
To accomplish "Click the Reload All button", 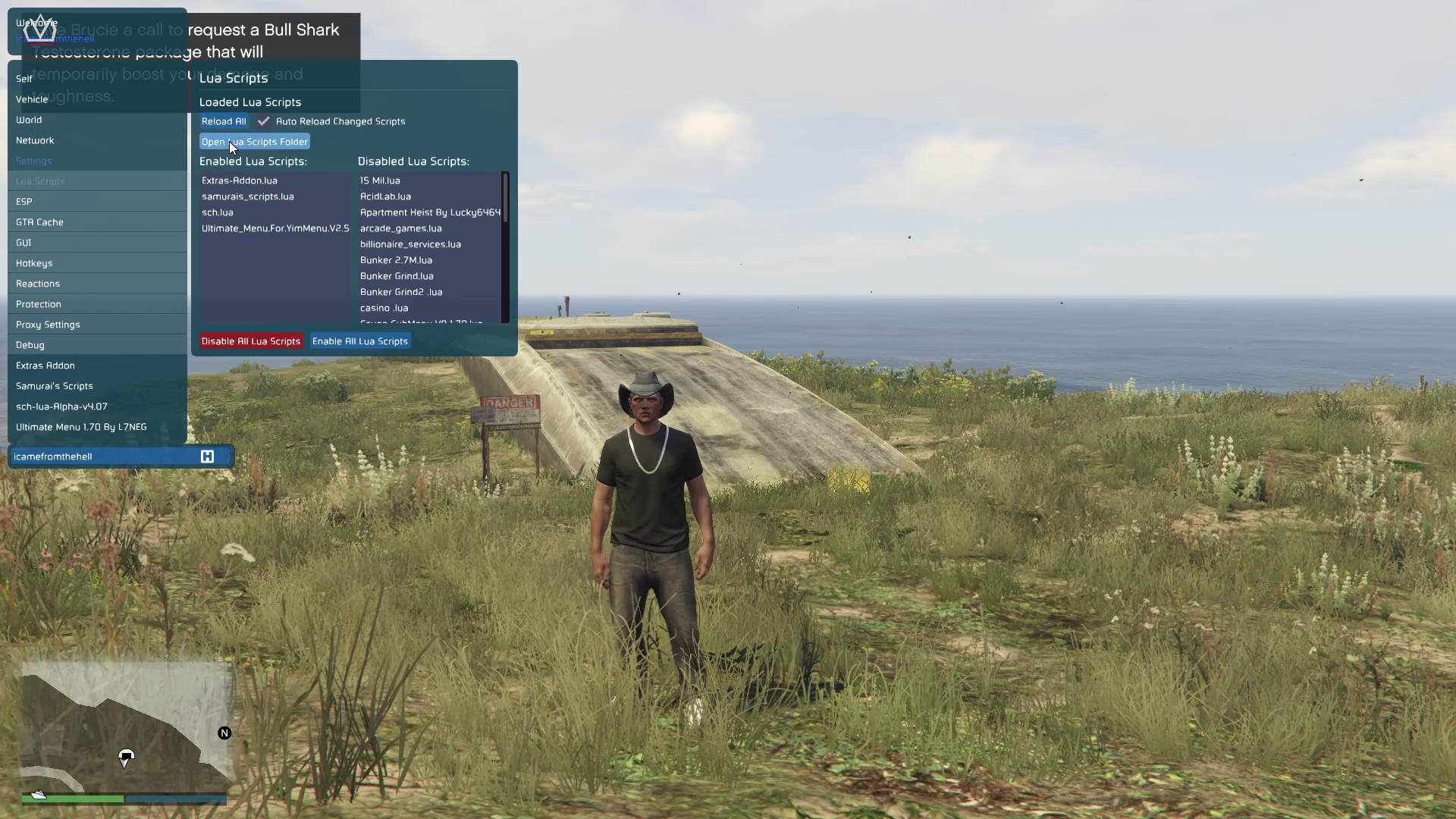I will (224, 121).
